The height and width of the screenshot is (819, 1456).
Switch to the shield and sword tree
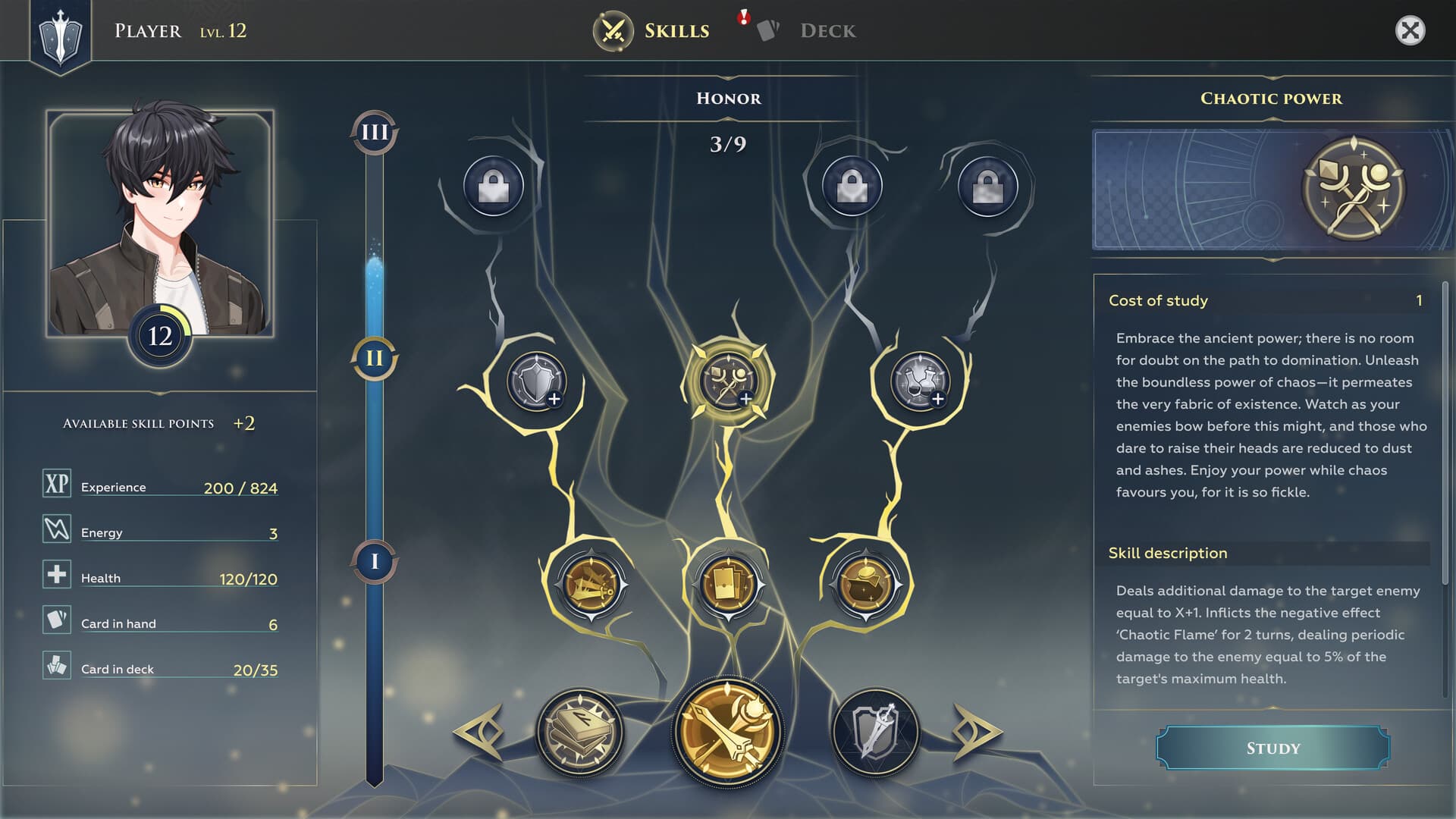click(x=876, y=732)
